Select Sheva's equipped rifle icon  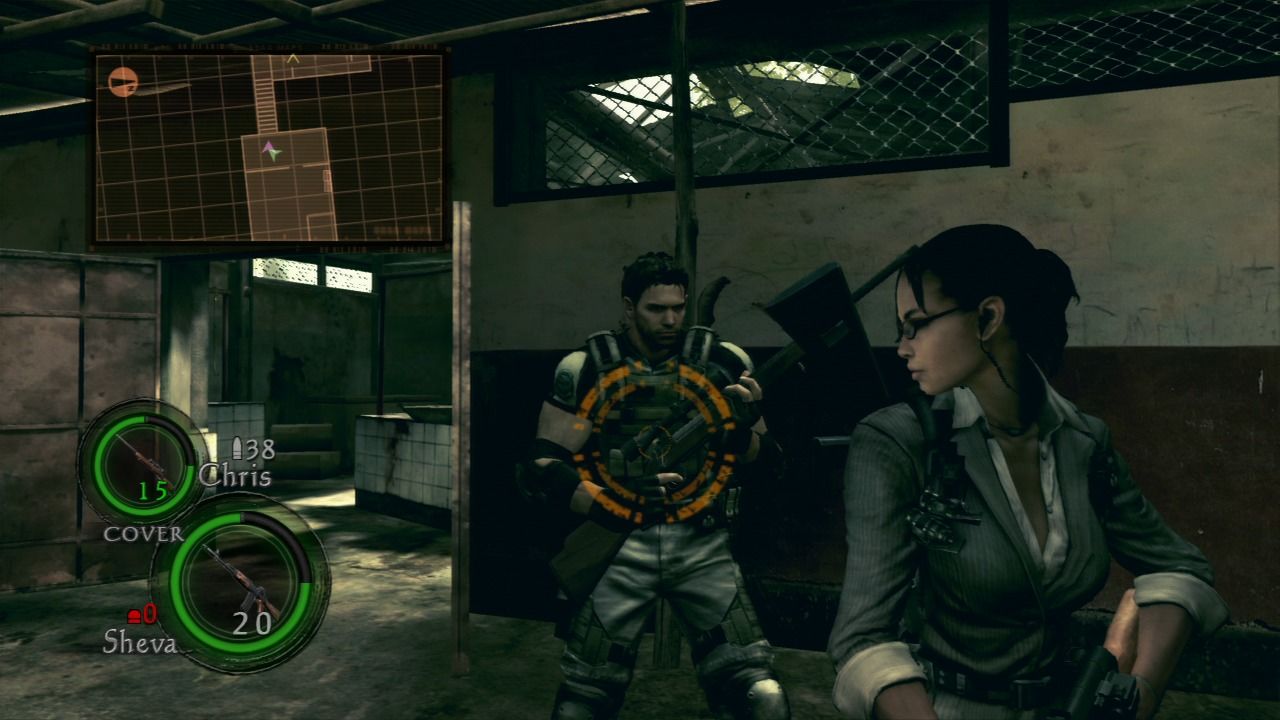coord(245,588)
